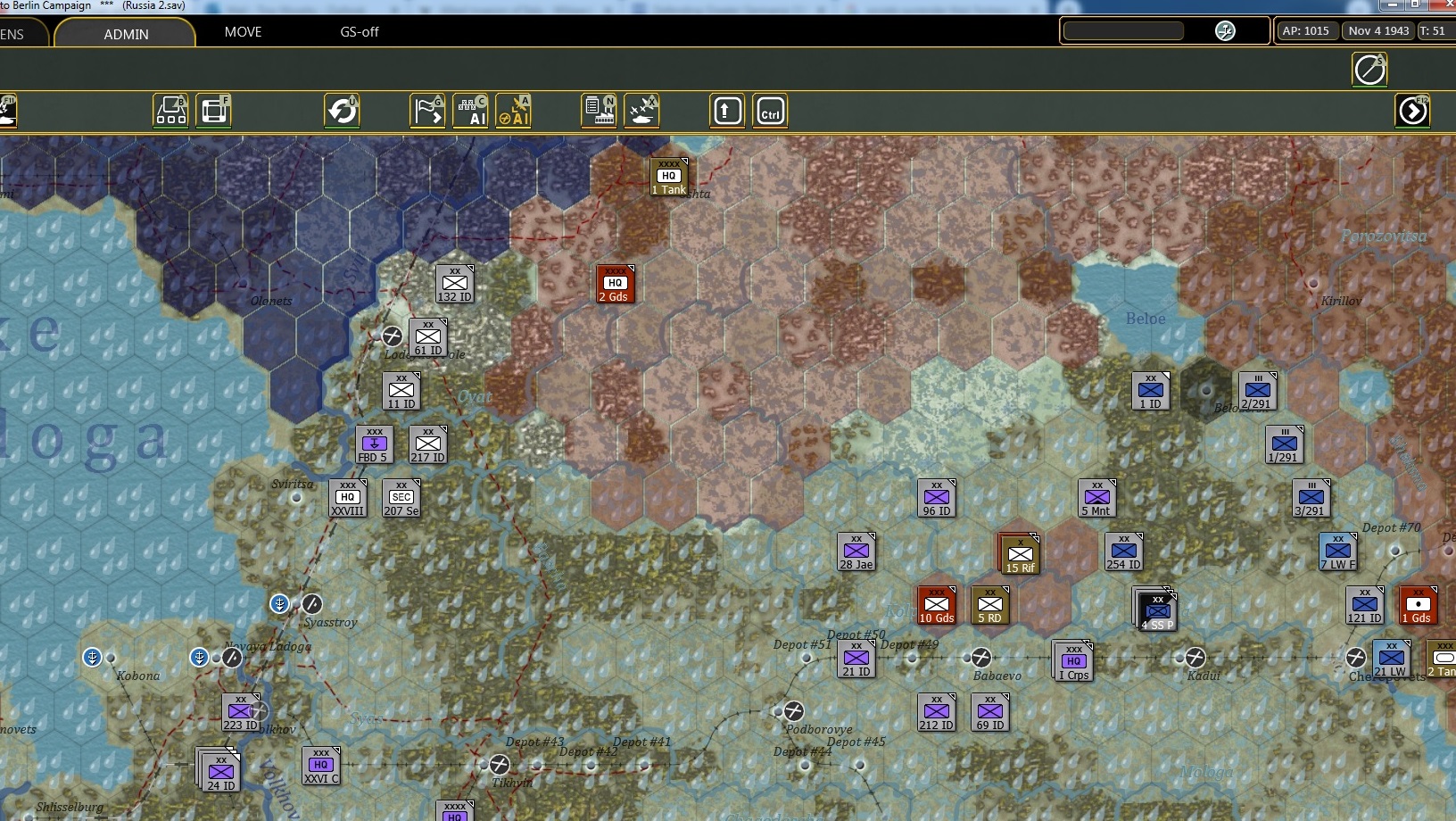Click the wrench preferences icon
1456x821 pixels.
[1225, 30]
